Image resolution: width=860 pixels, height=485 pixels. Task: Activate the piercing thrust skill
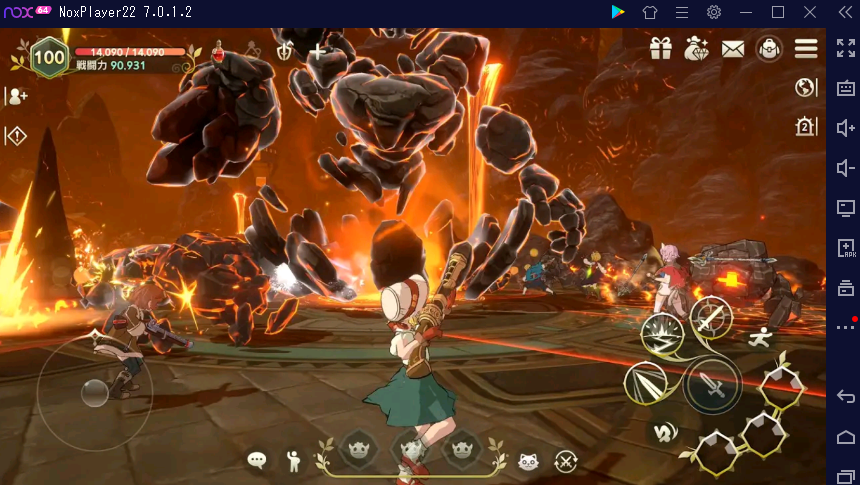pos(645,383)
